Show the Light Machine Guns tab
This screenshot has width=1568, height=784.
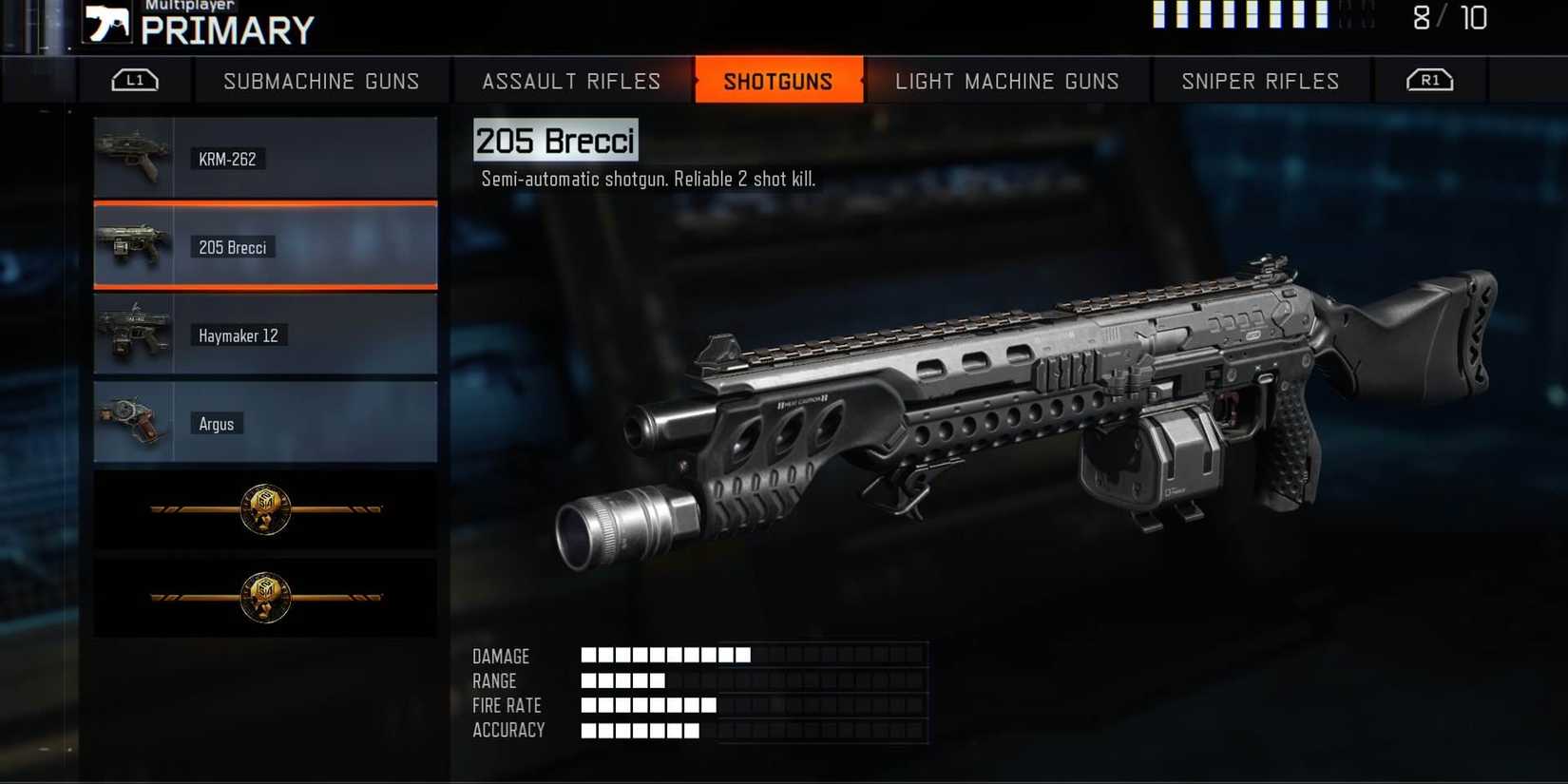pos(1006,81)
